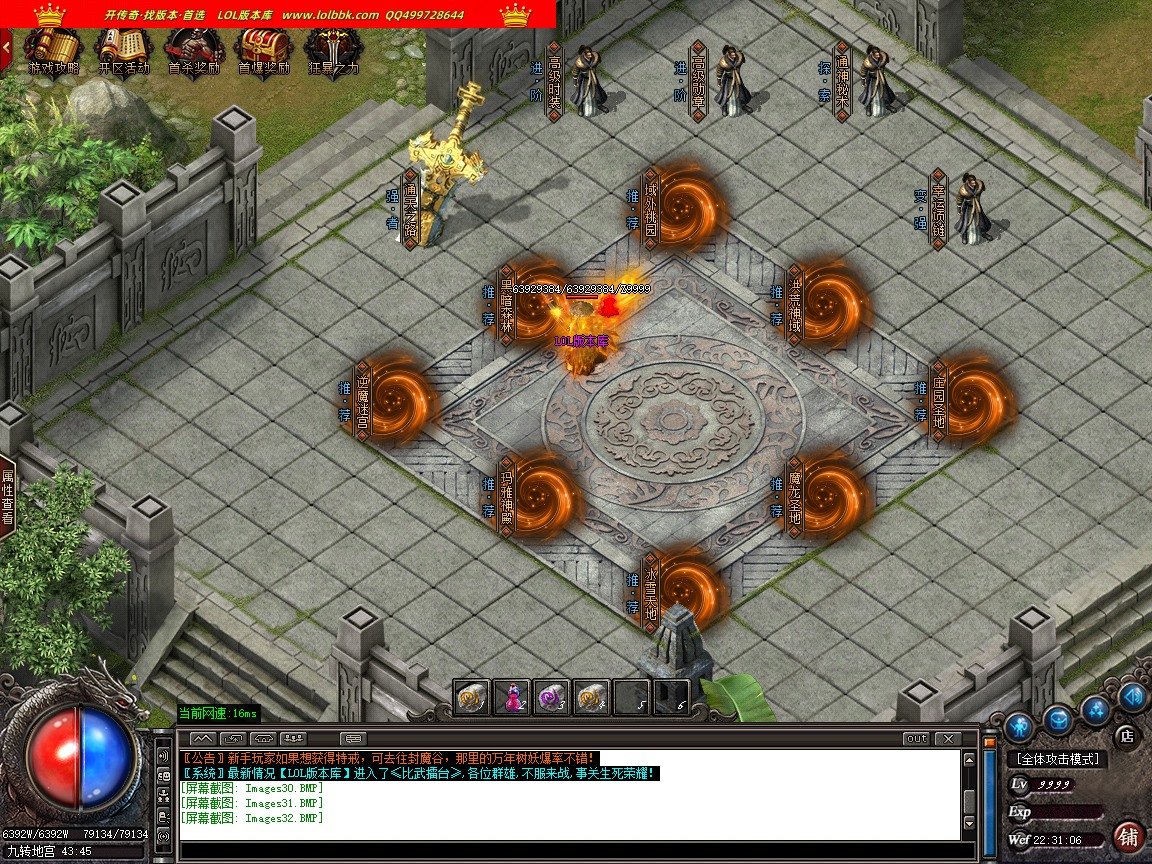The image size is (1152, 864).
Task: Open the 首爆奖励 treasure chest rewards
Action: (263, 50)
